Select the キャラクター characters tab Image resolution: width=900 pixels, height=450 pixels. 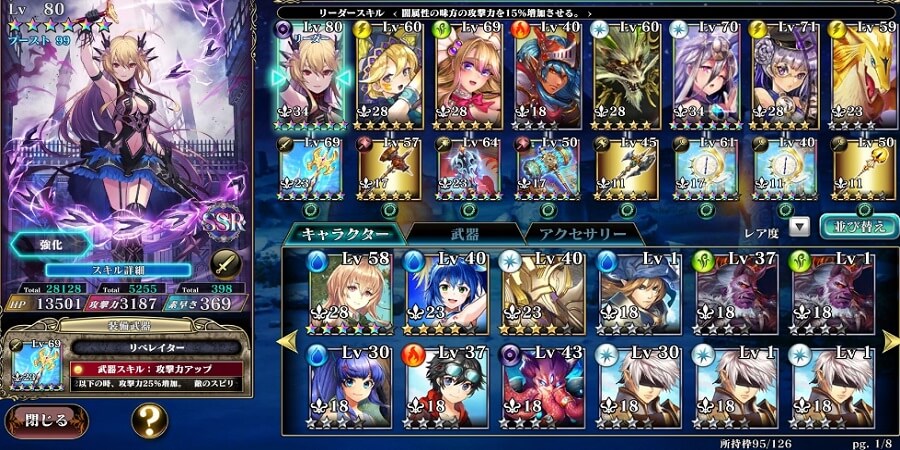click(343, 233)
